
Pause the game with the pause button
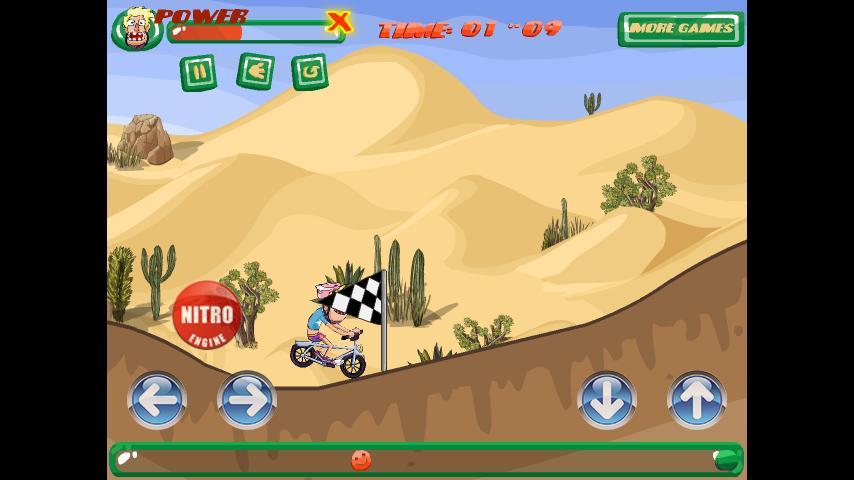click(x=198, y=73)
